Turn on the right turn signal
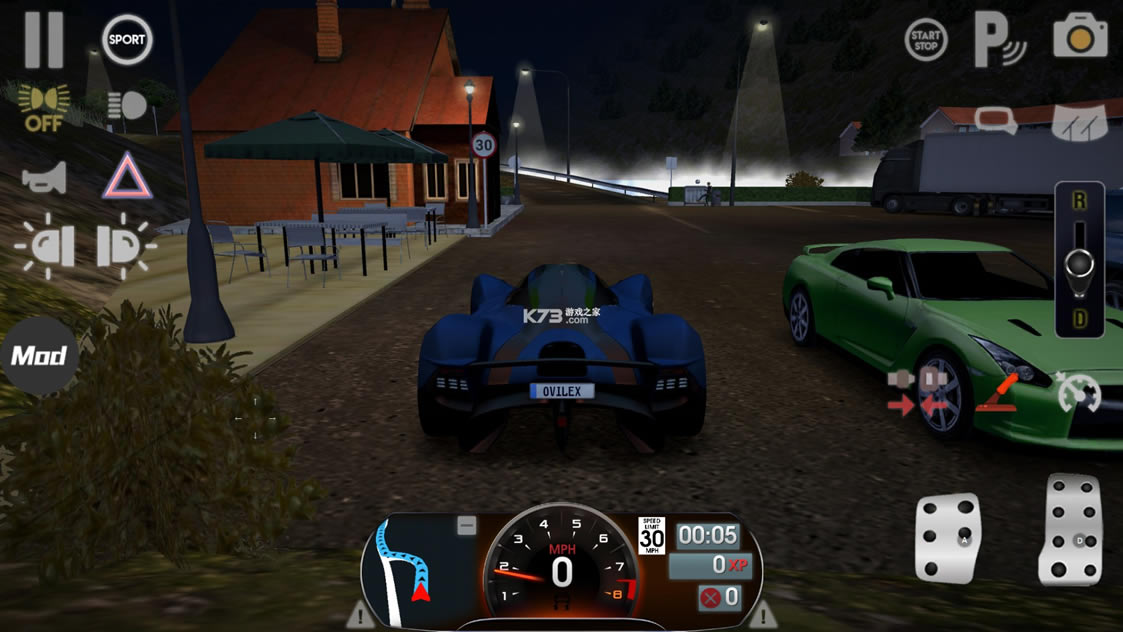This screenshot has width=1123, height=632. click(124, 246)
